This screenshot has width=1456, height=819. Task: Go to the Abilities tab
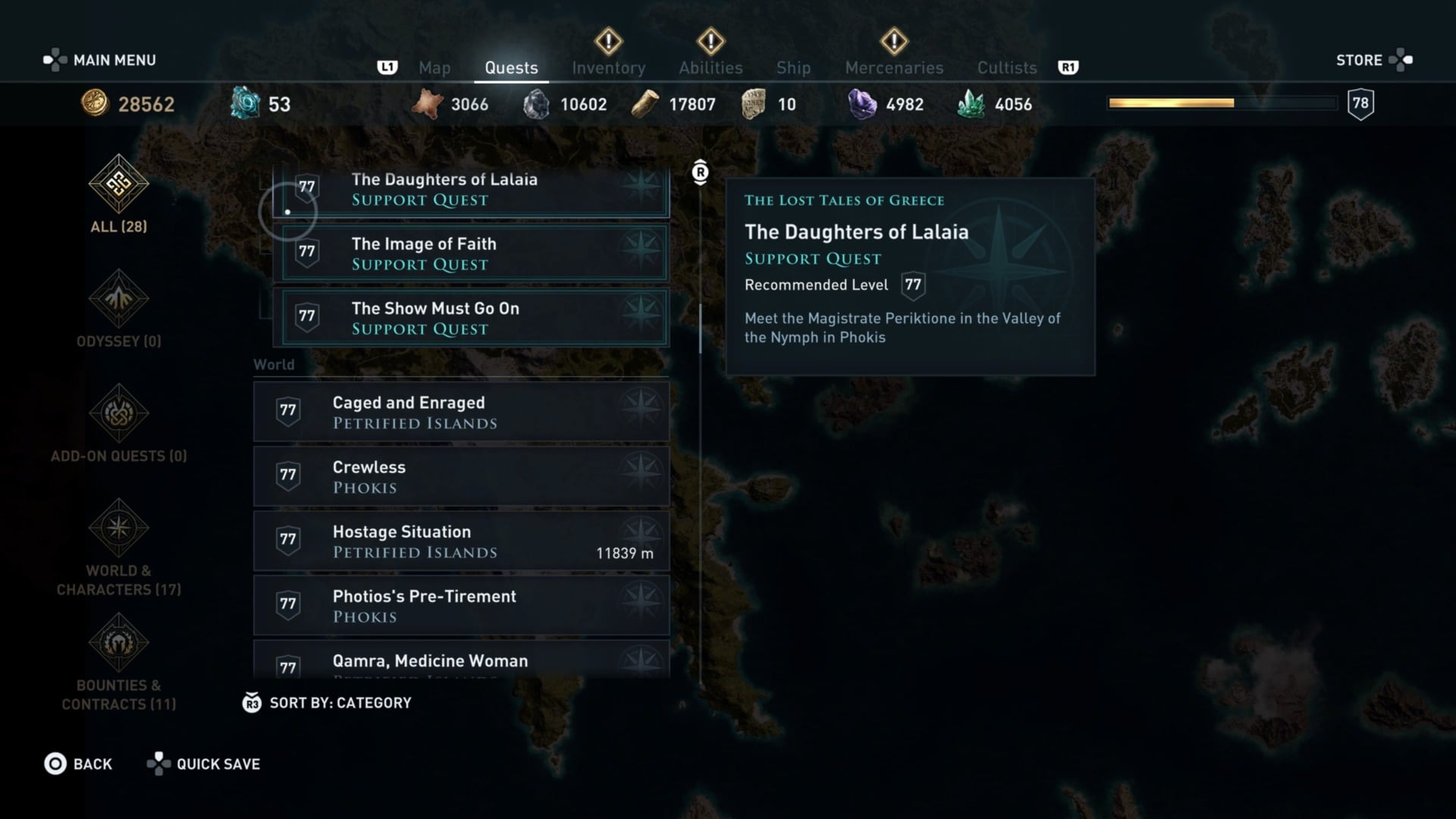point(711,67)
